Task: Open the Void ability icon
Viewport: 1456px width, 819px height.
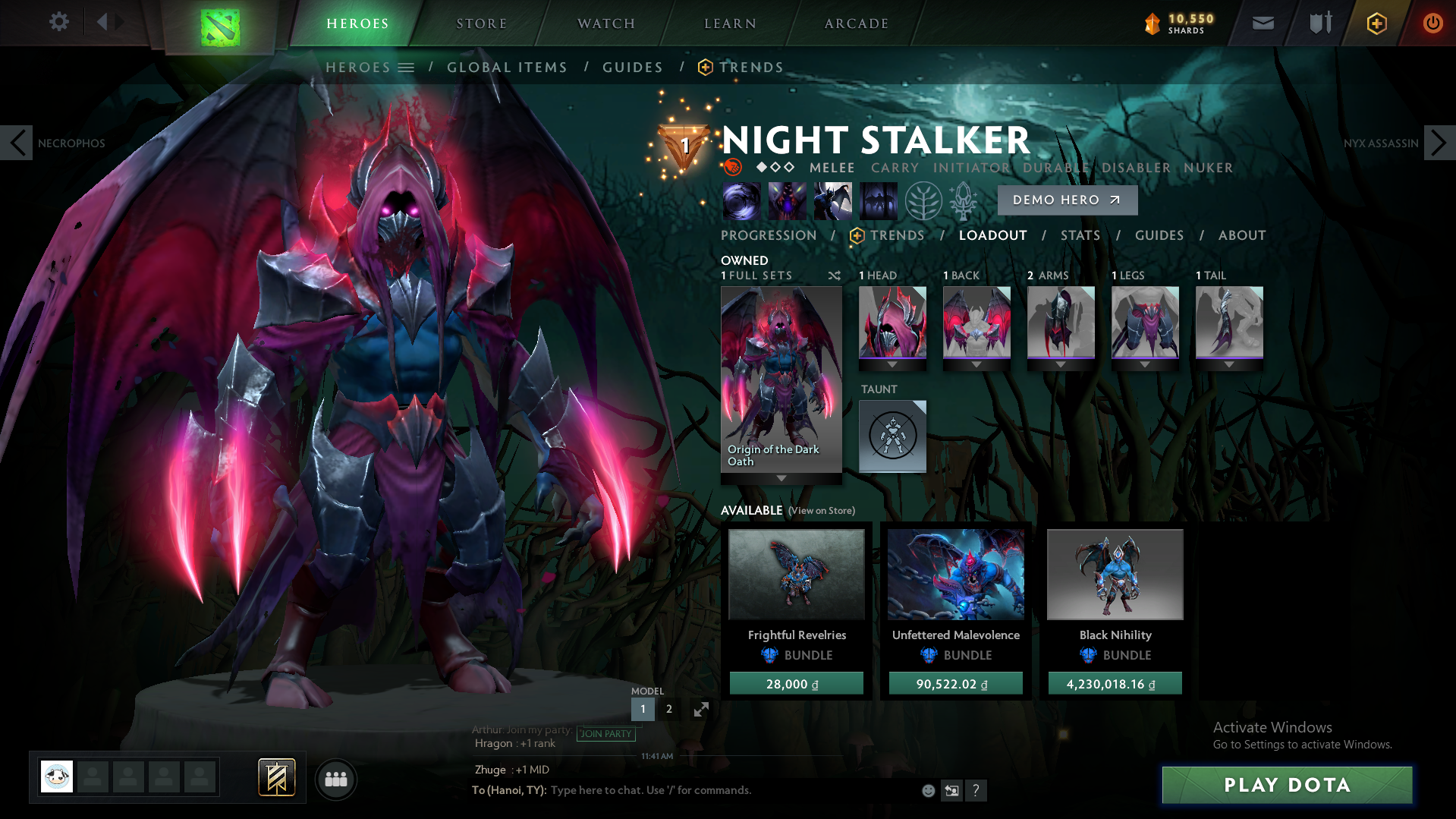Action: 741,201
